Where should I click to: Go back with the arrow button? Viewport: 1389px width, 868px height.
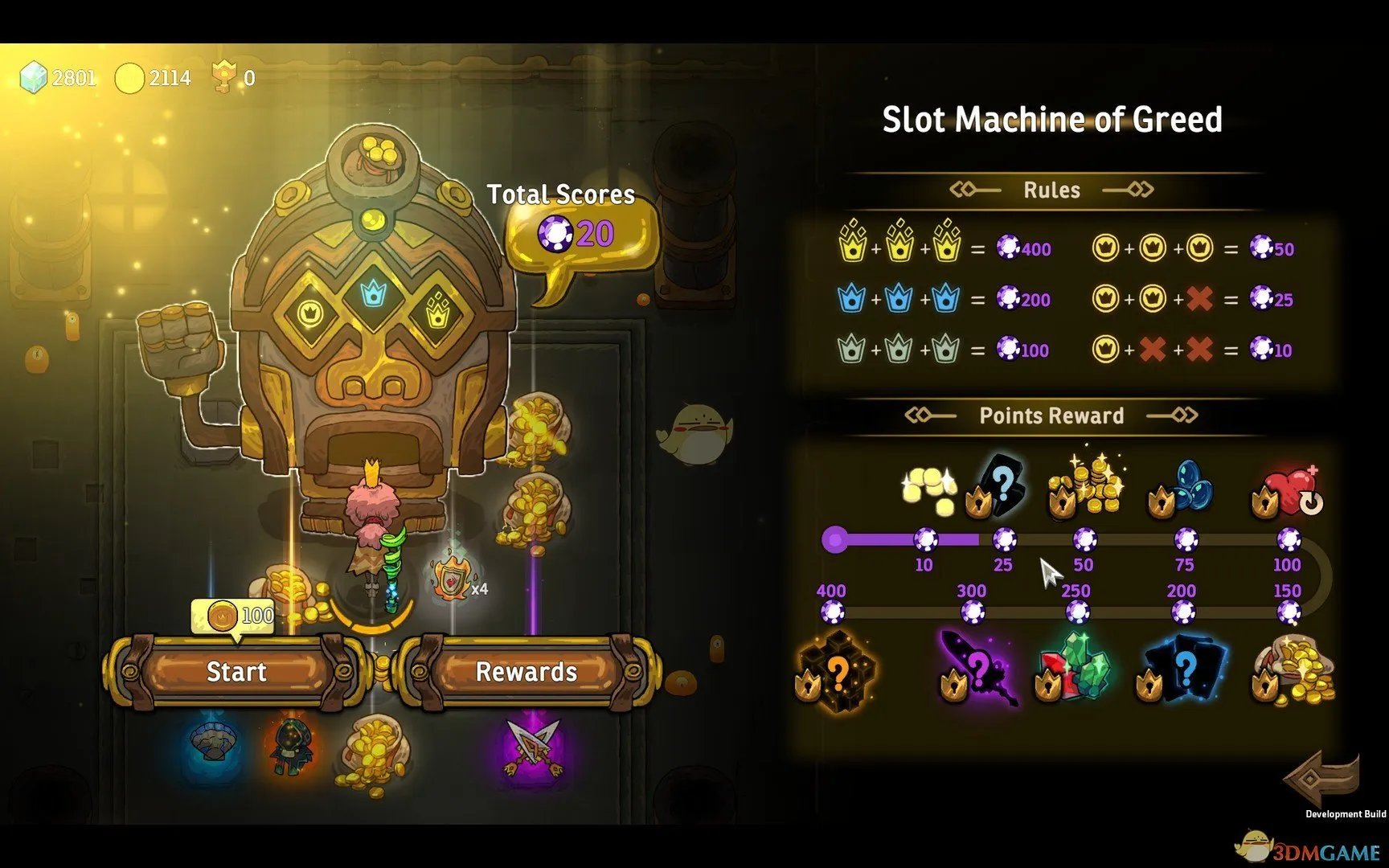pyautogui.click(x=1321, y=778)
